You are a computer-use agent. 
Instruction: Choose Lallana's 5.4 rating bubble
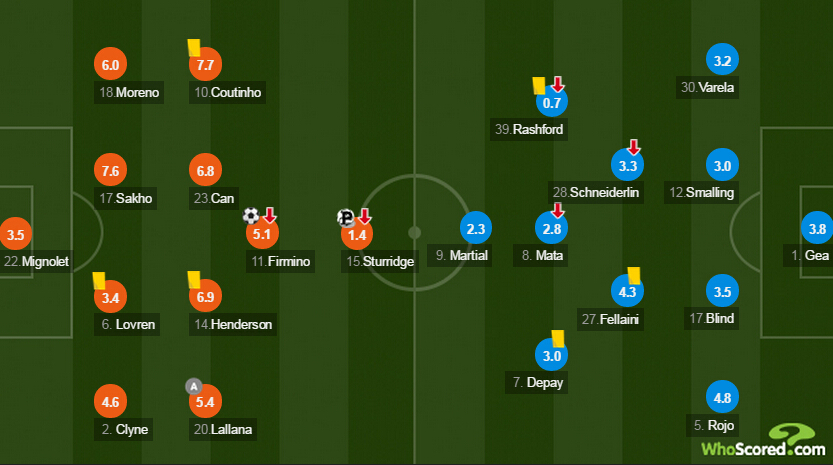pyautogui.click(x=206, y=403)
